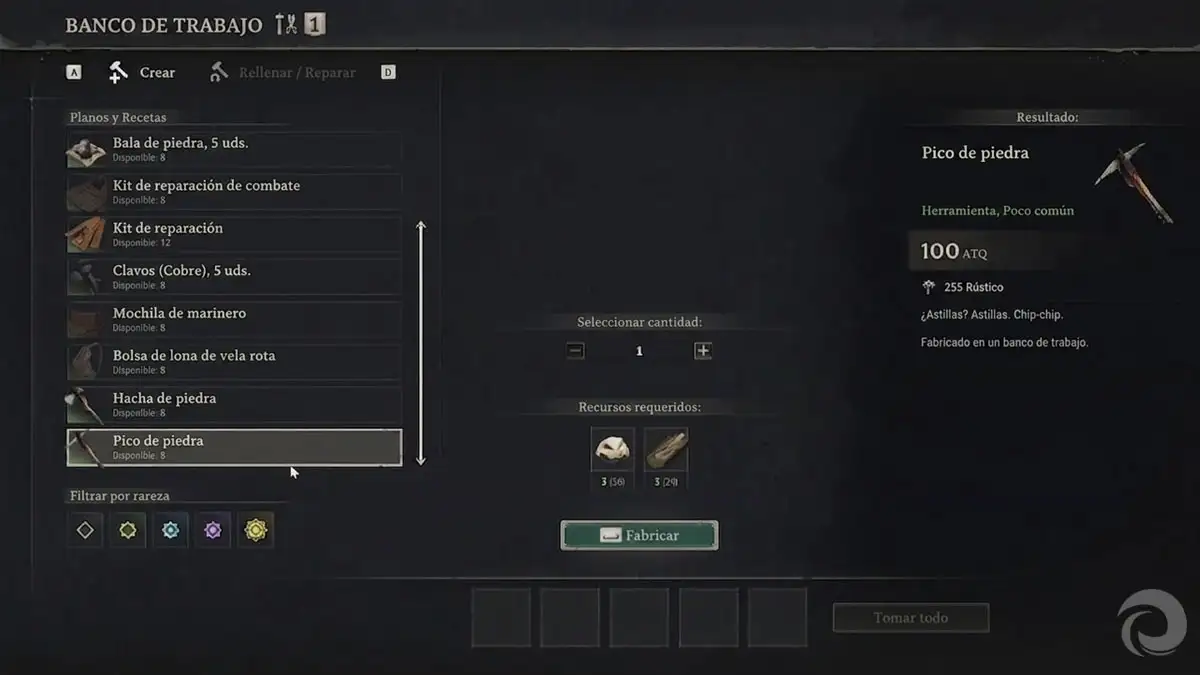The width and height of the screenshot is (1200, 675).
Task: Choose Bolsa de lona de vela rota
Action: 234,361
